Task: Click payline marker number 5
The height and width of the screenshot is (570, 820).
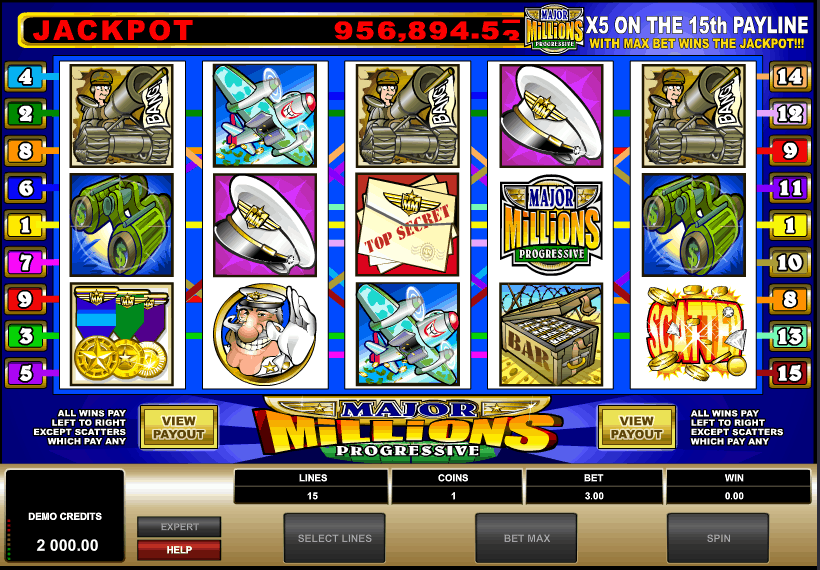Action: click(25, 373)
